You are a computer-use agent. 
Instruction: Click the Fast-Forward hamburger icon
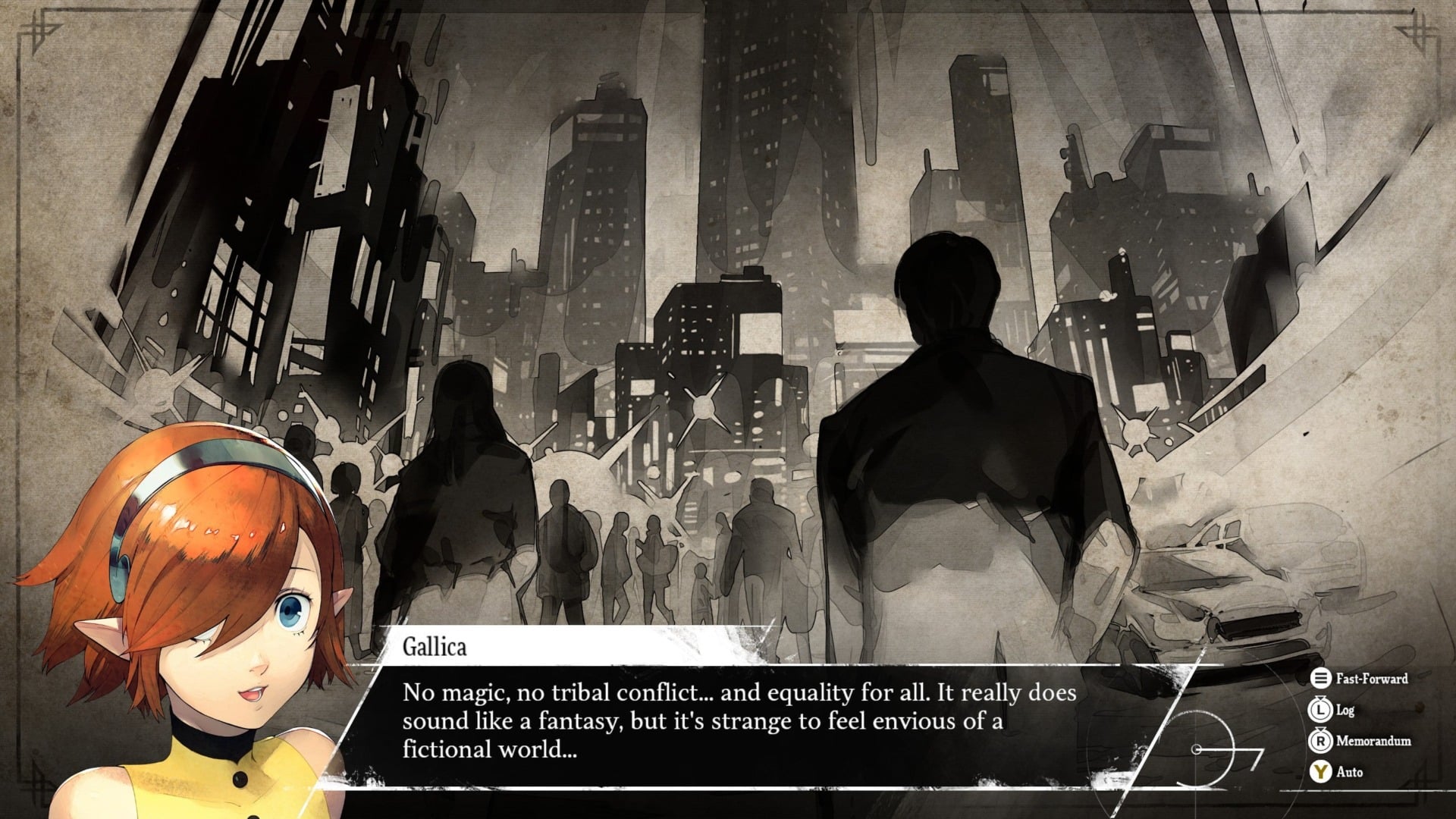[1321, 679]
